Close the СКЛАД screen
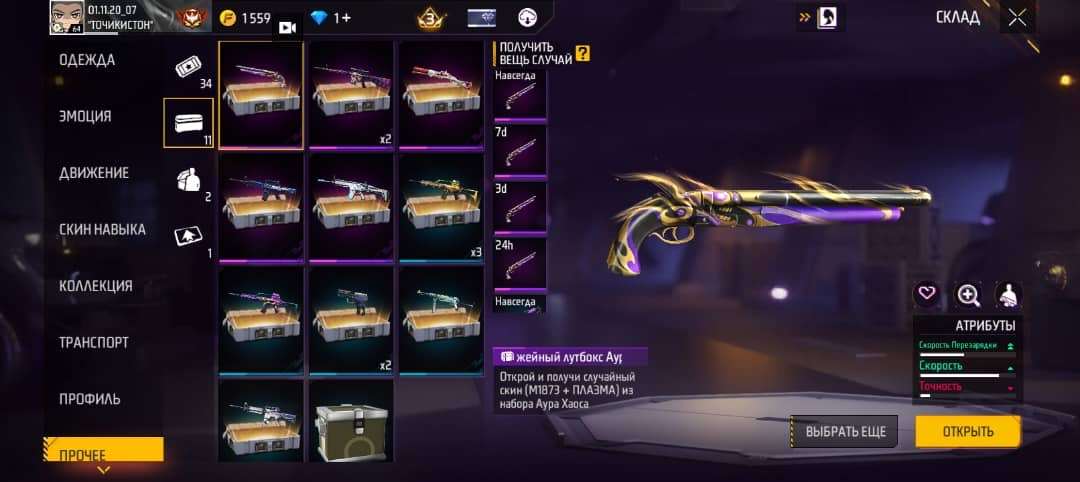The width and height of the screenshot is (1080, 482). (1017, 17)
